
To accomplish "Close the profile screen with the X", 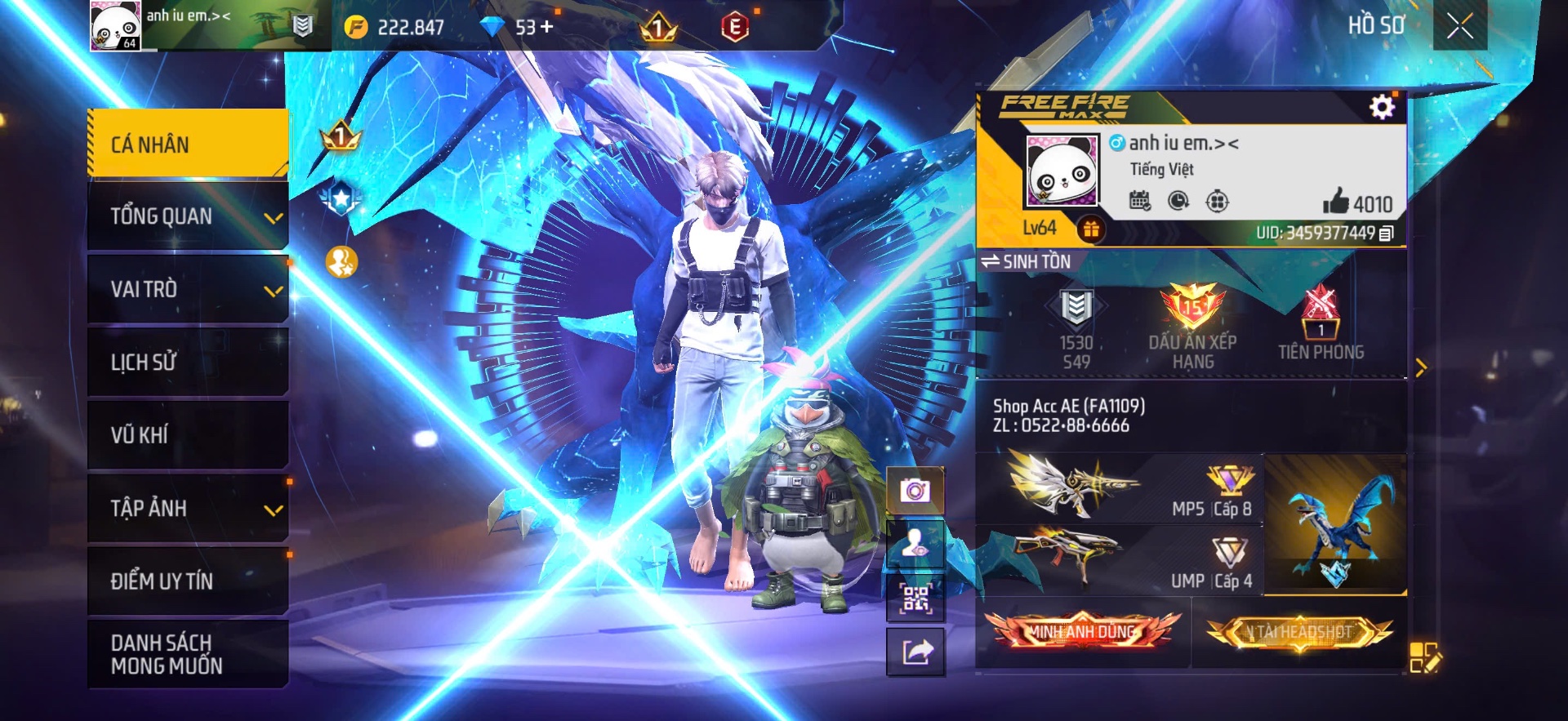I will click(x=1459, y=26).
